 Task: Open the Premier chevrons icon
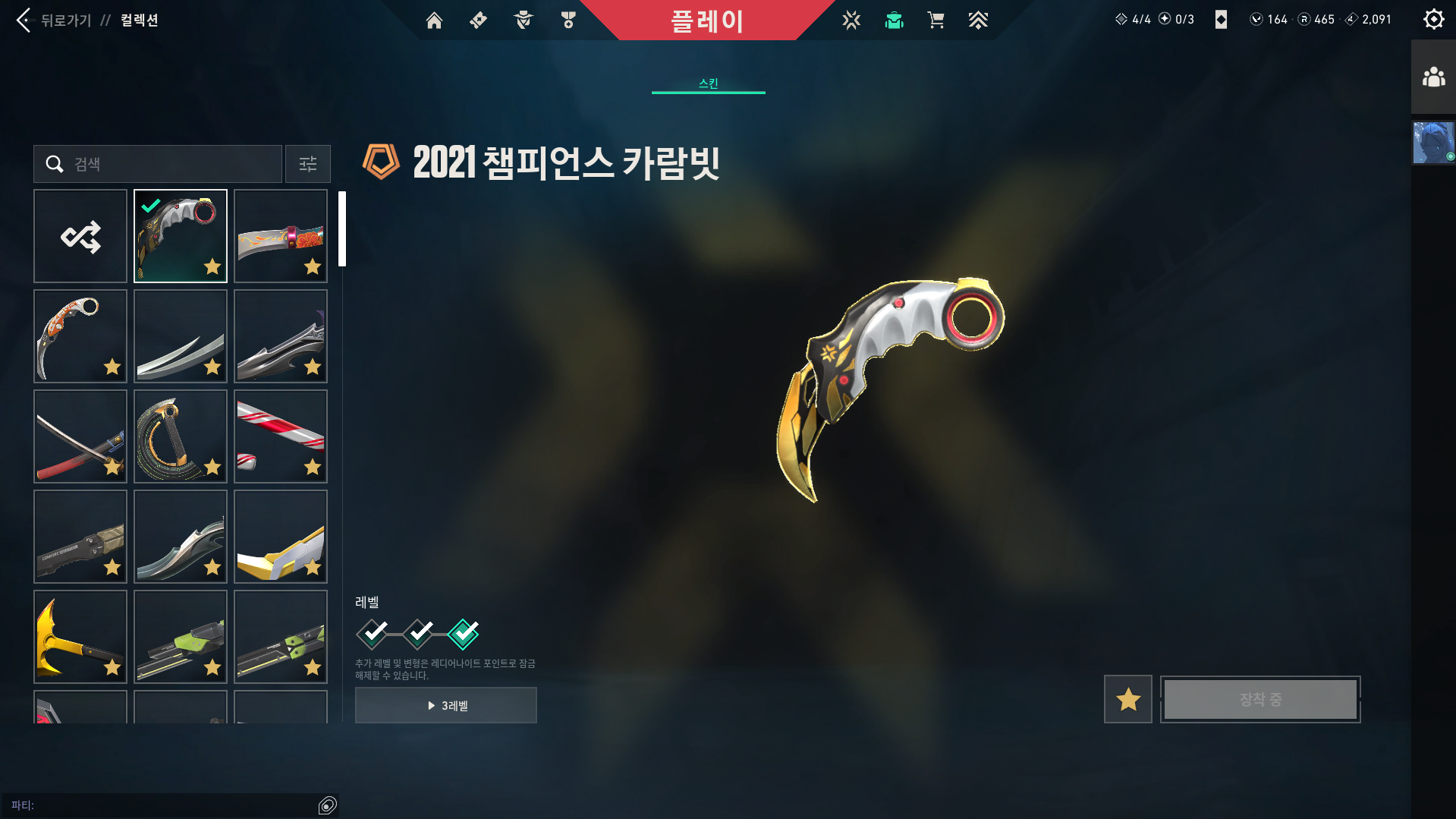point(978,20)
